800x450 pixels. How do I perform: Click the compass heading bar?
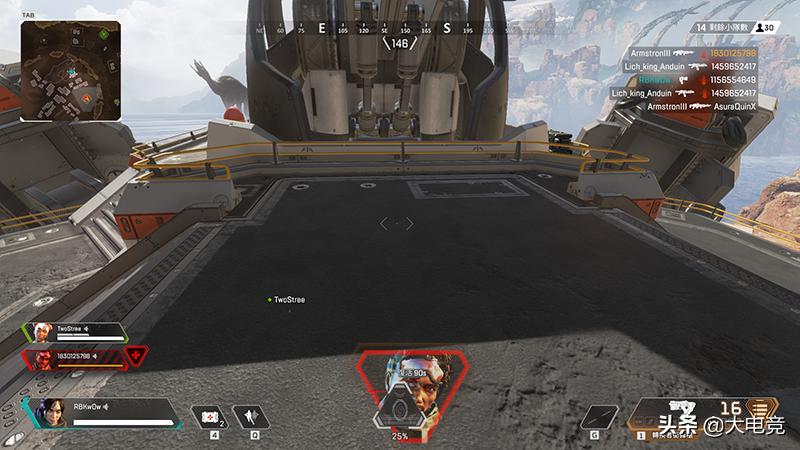pyautogui.click(x=400, y=30)
